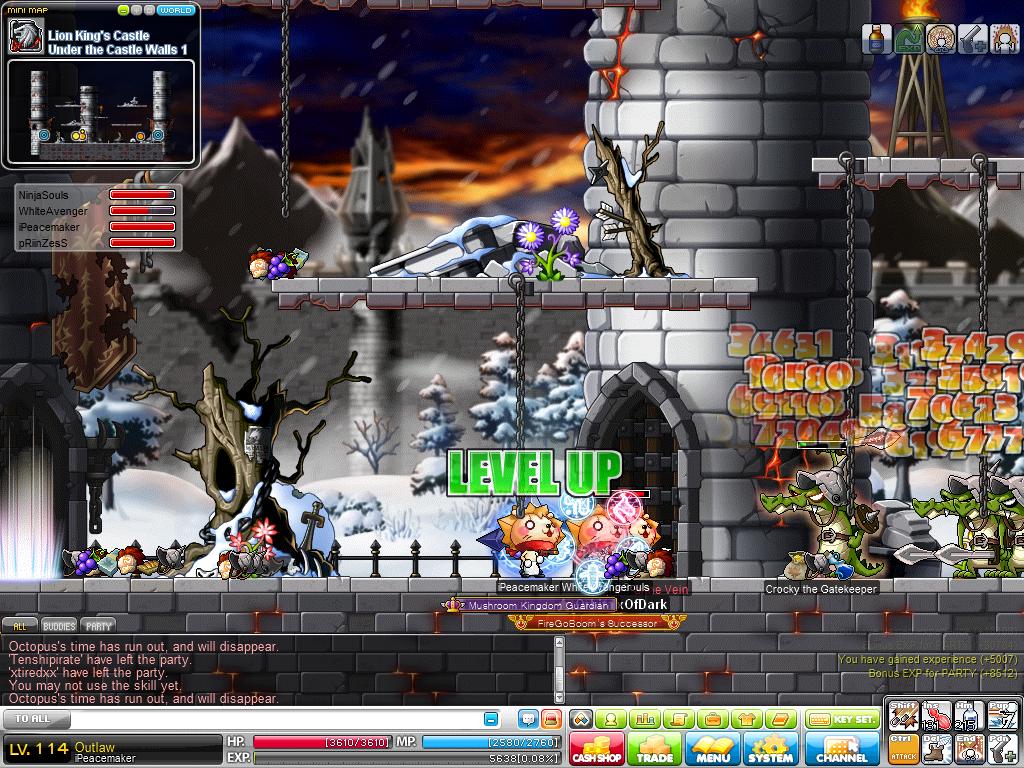Minimize the minimap with green minus button

point(124,10)
